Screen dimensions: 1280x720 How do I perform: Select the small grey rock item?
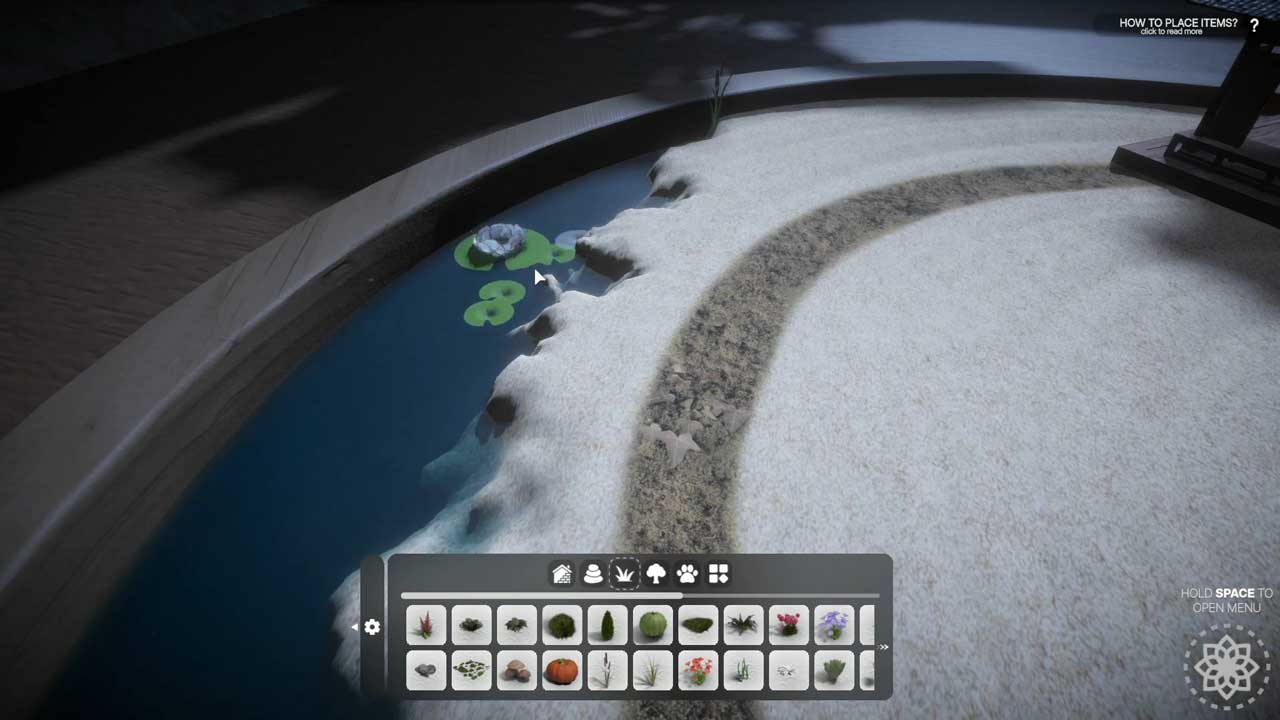click(426, 670)
